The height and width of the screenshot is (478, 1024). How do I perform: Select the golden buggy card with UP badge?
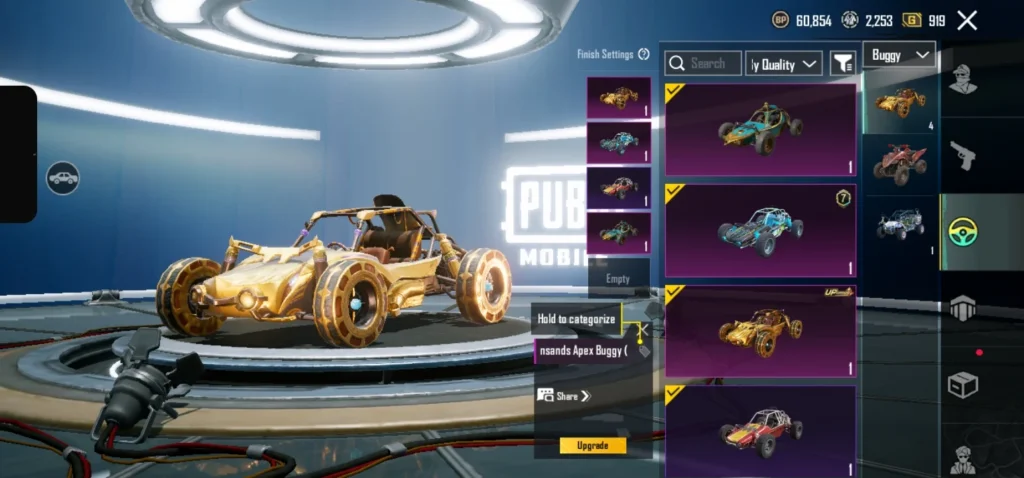760,331
